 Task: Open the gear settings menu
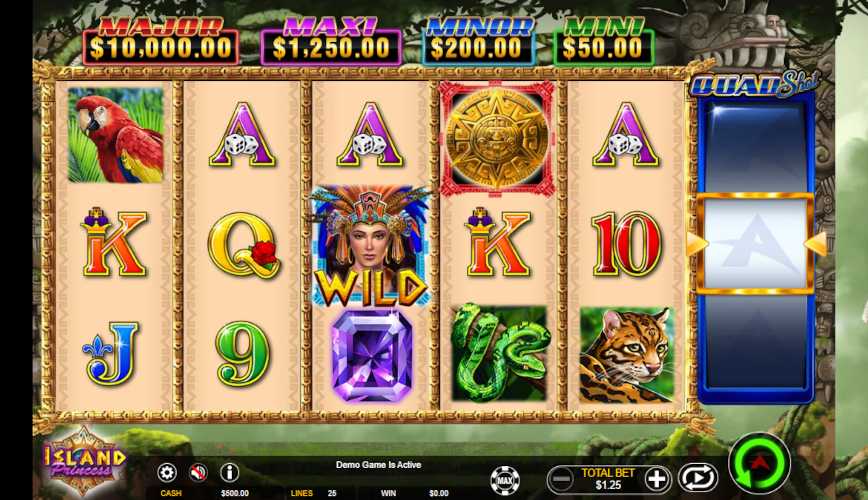coord(167,472)
